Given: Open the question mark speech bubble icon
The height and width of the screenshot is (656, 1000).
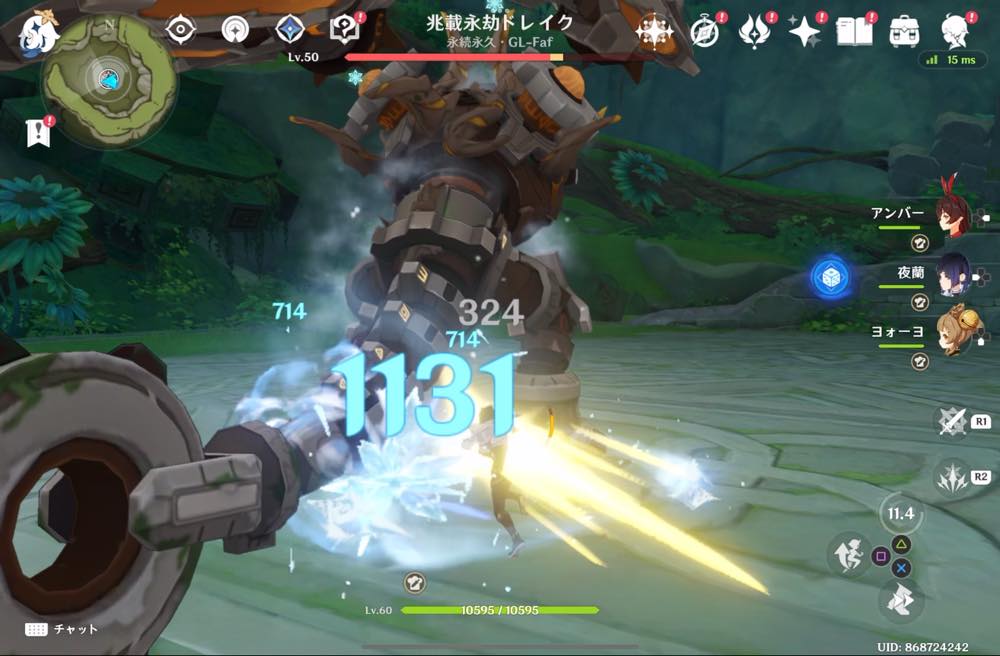Looking at the screenshot, I should click(345, 29).
